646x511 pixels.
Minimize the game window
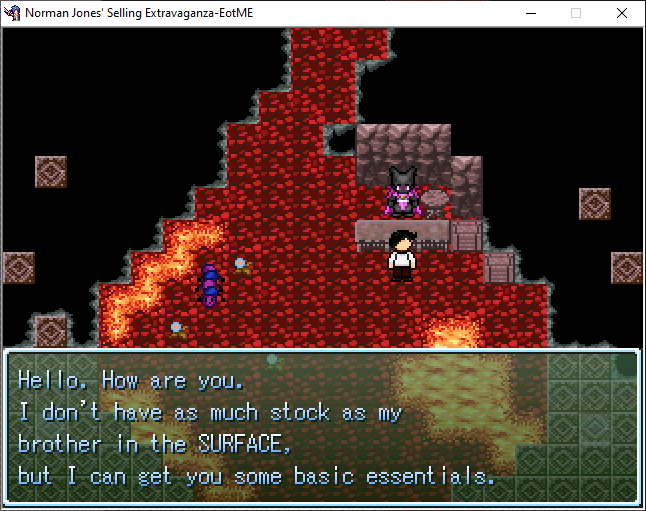tap(530, 13)
